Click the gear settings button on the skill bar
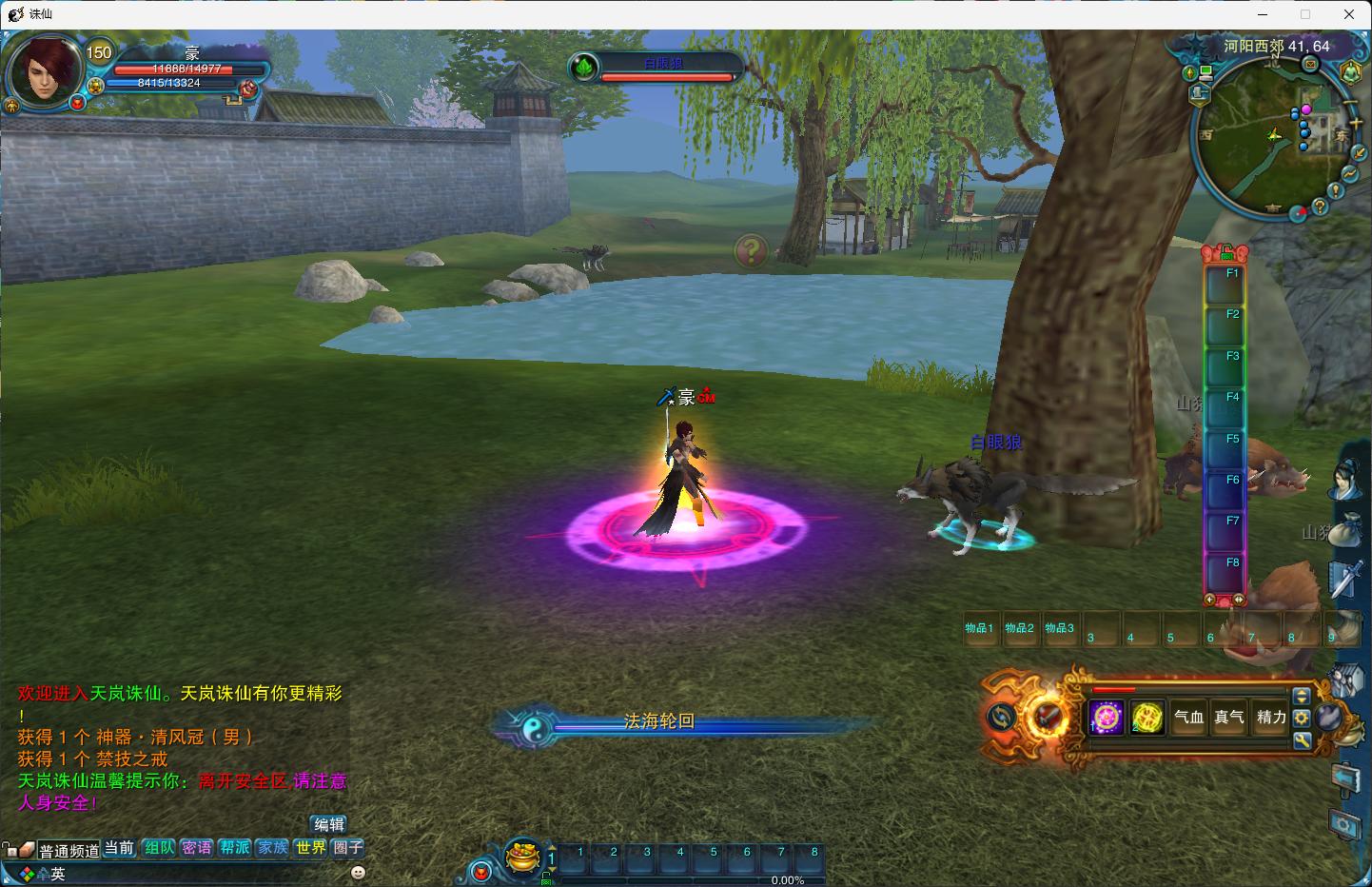 (1302, 718)
